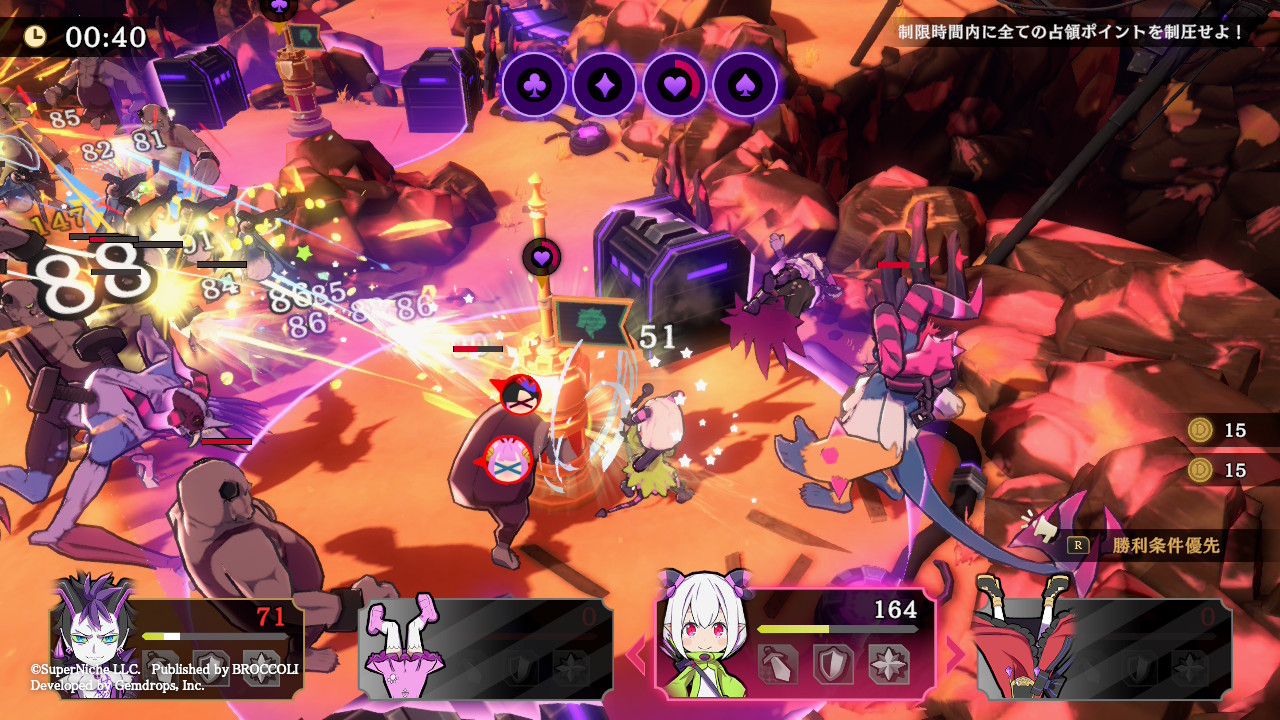Select the heart capture point icon
The image size is (1280, 720).
(x=675, y=85)
